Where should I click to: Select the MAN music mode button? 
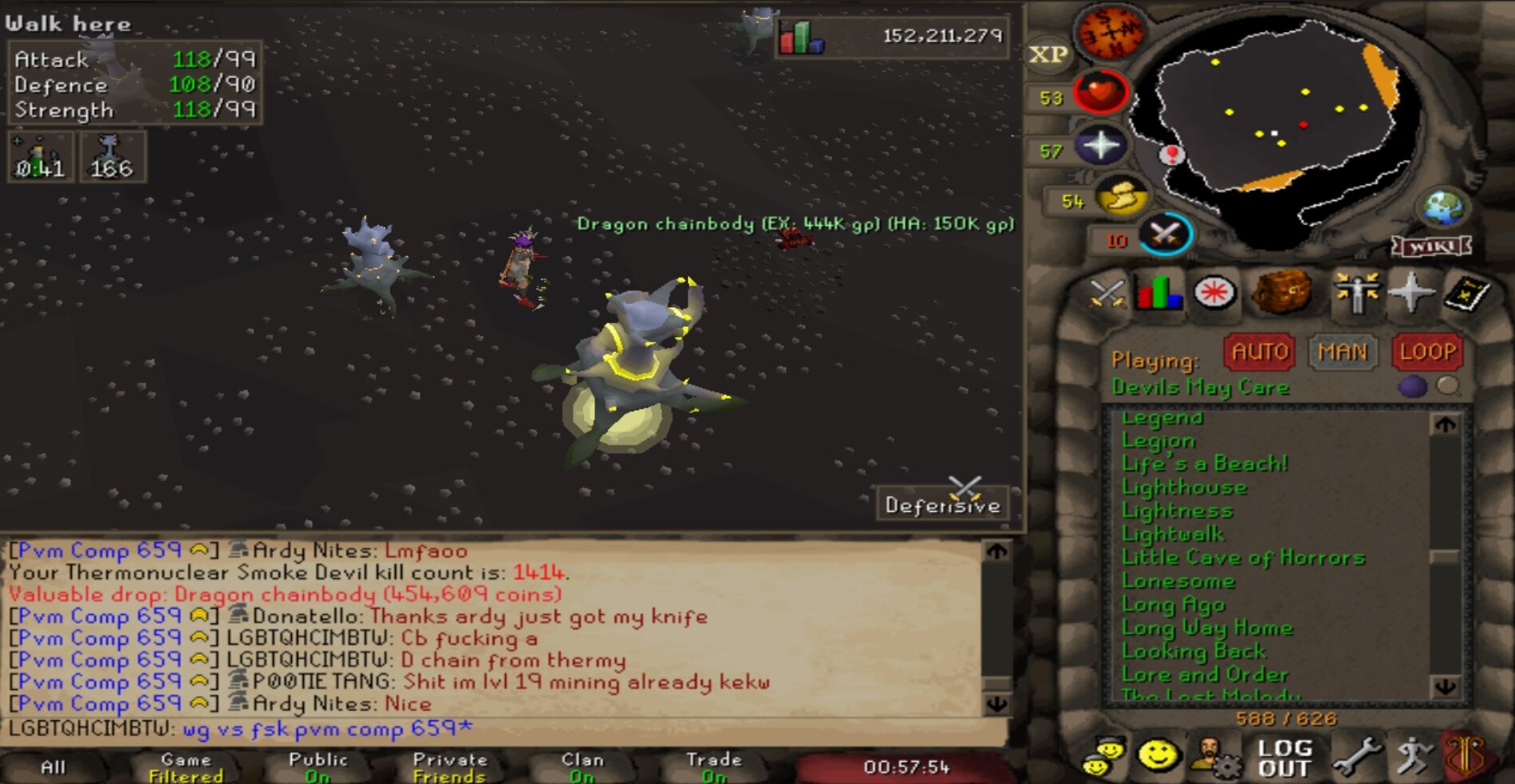click(x=1342, y=352)
